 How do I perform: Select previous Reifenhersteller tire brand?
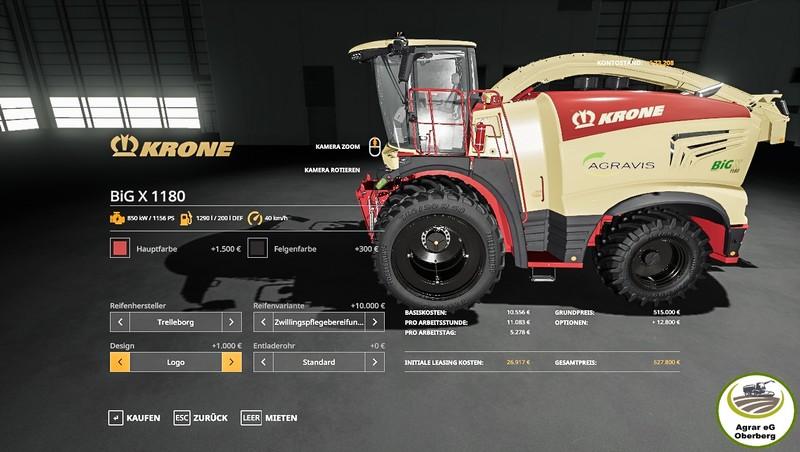tap(120, 322)
